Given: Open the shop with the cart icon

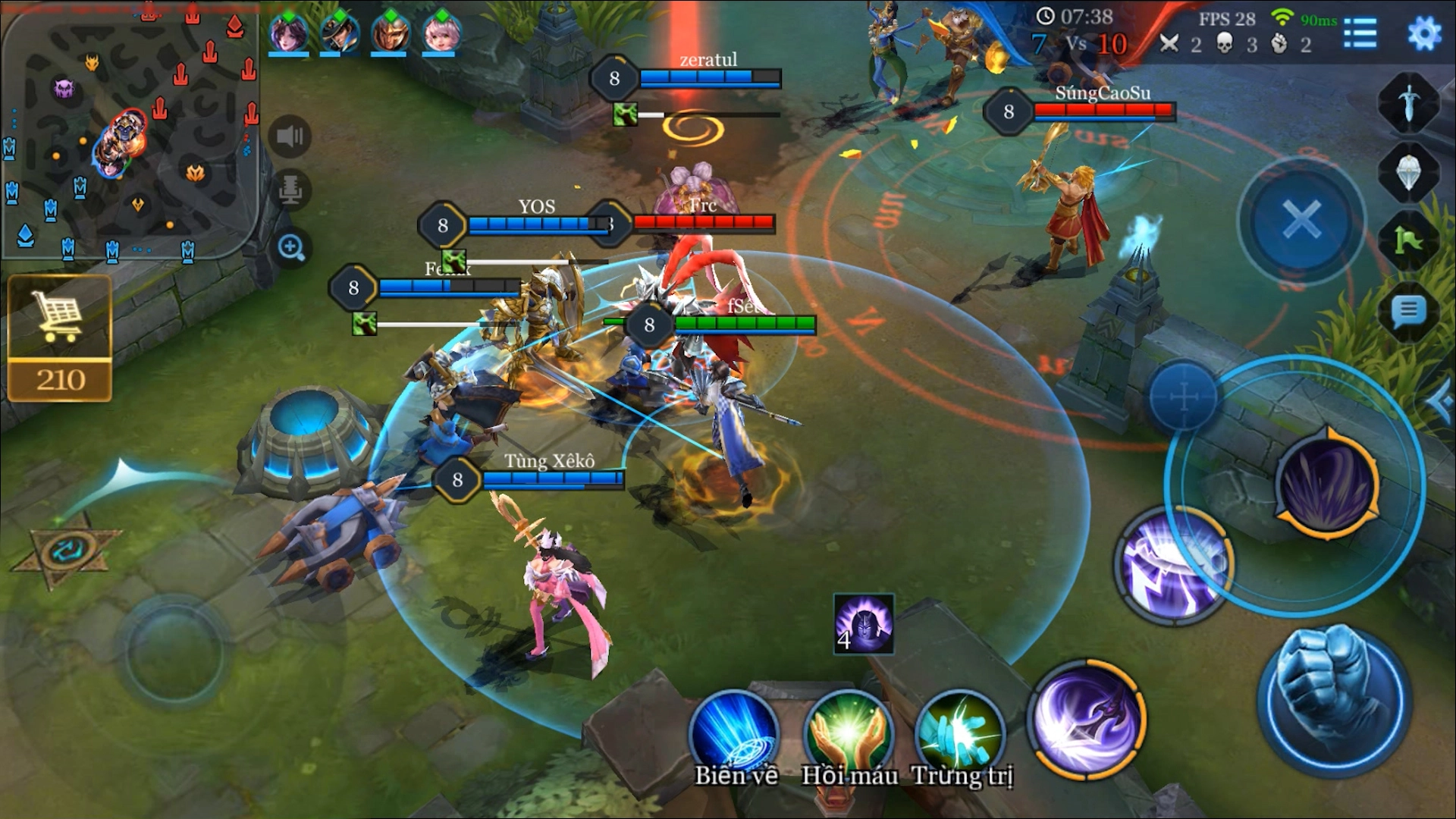Looking at the screenshot, I should tap(60, 337).
